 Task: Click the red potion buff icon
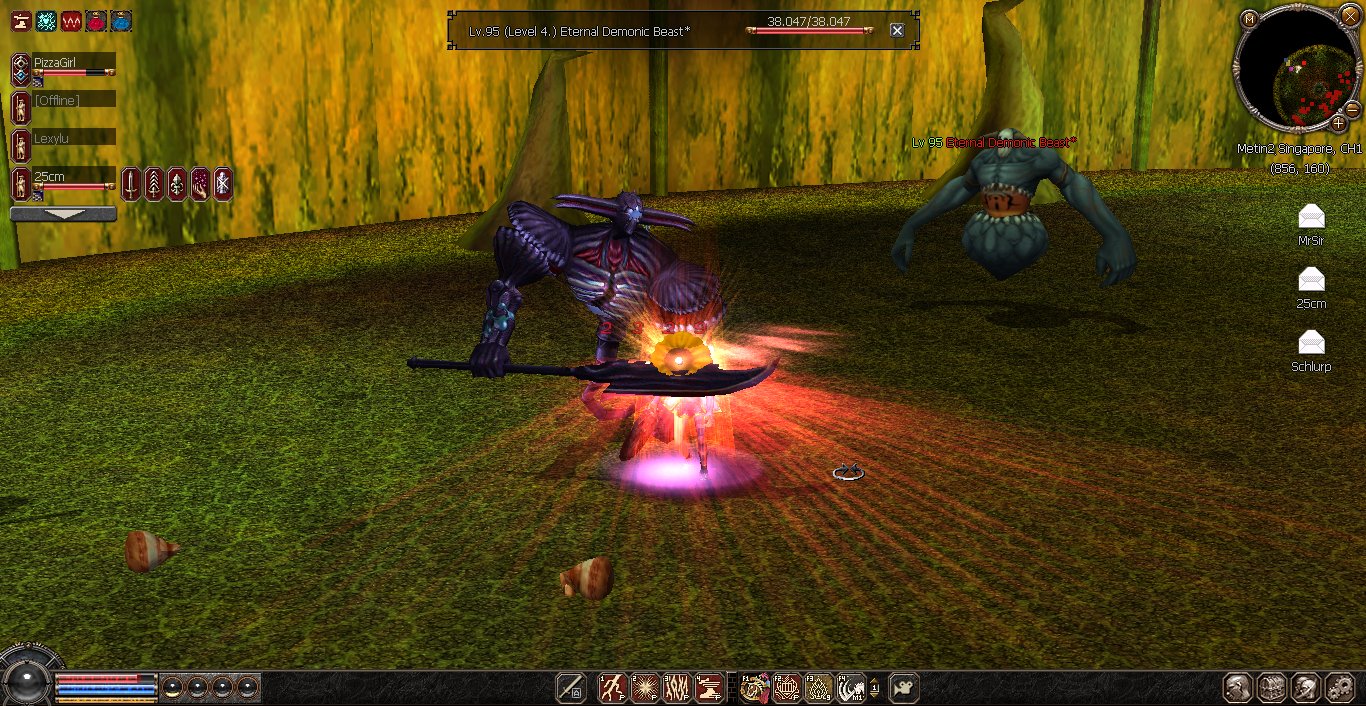point(96,21)
